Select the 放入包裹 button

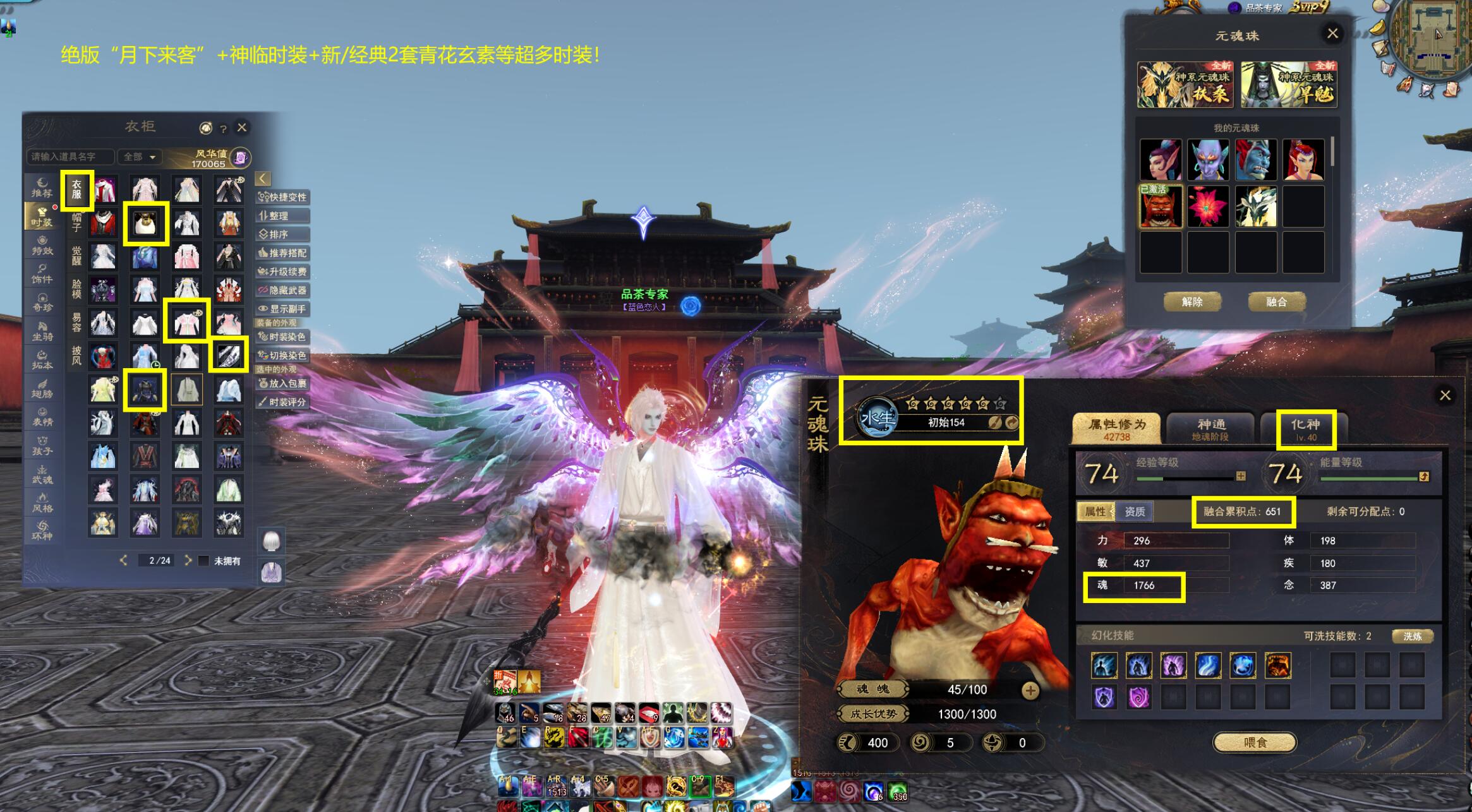pyautogui.click(x=282, y=383)
